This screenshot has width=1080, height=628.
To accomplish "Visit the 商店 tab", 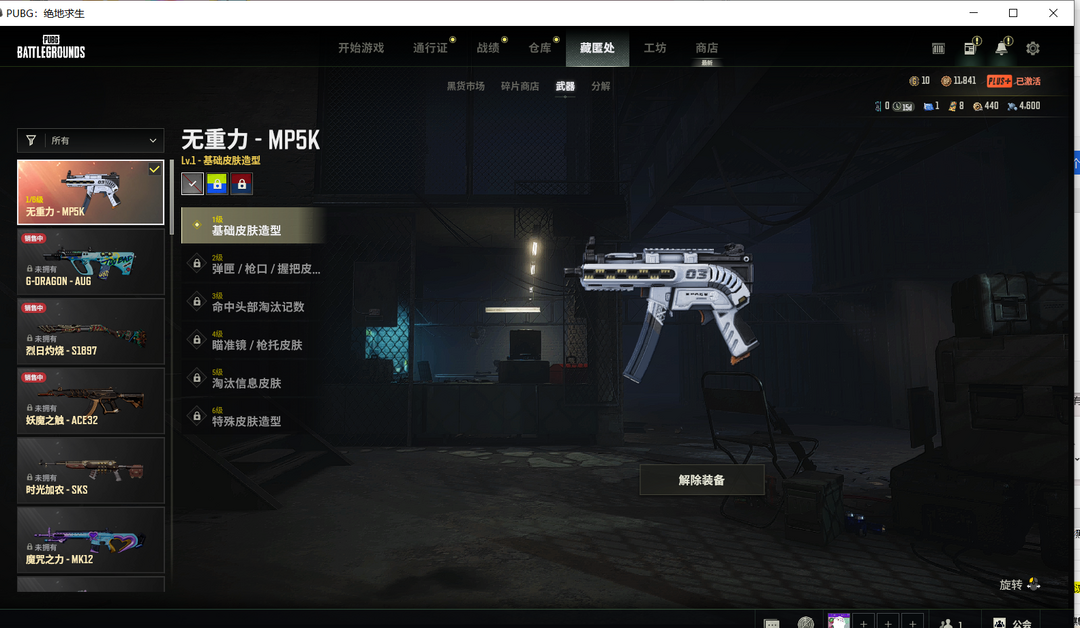I will (x=706, y=48).
